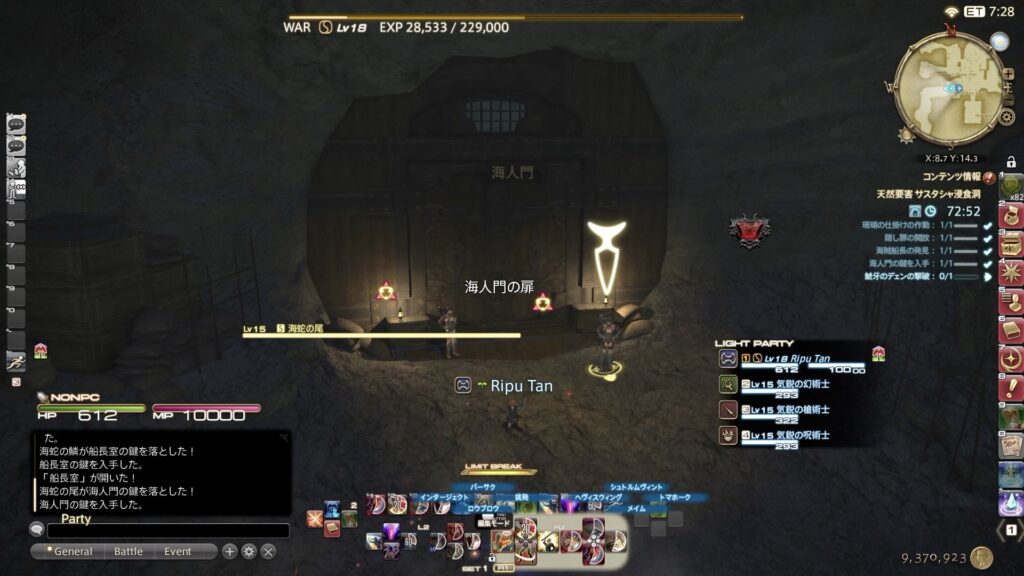Switch to the General chat tab
Screen dimensions: 1024x576
73,551
